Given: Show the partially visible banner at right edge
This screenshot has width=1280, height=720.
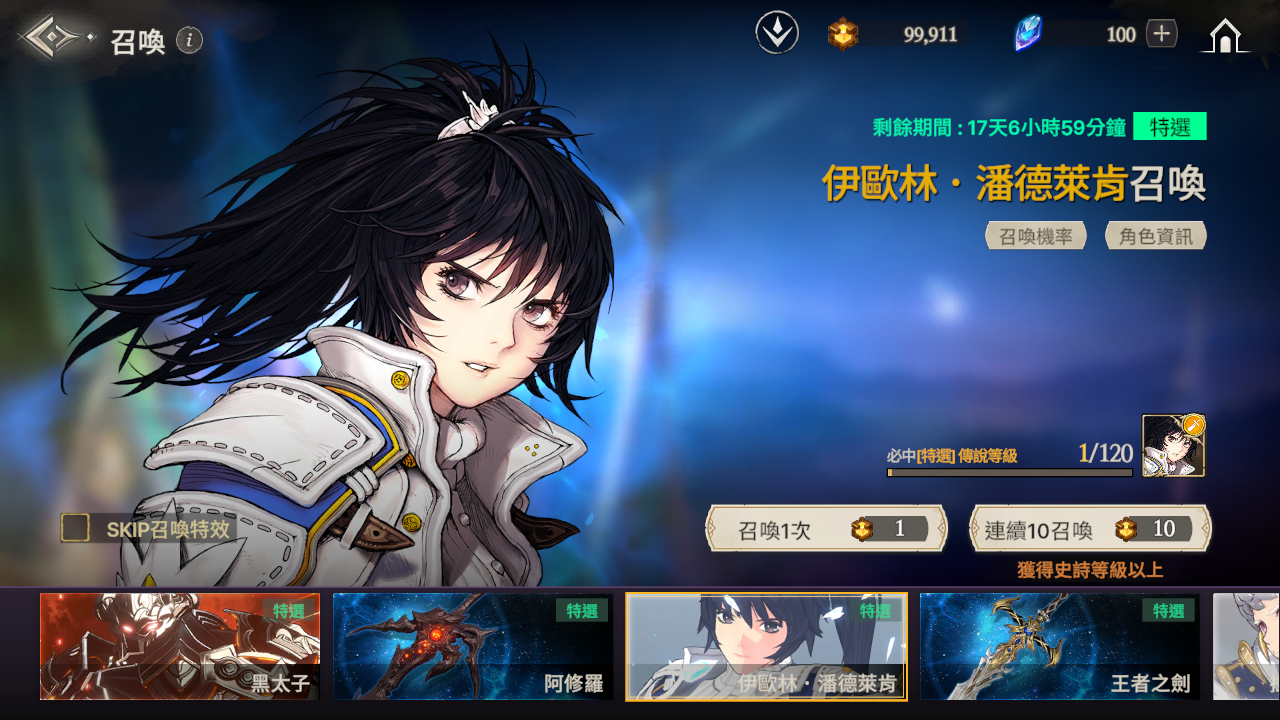Looking at the screenshot, I should pos(1246,646).
